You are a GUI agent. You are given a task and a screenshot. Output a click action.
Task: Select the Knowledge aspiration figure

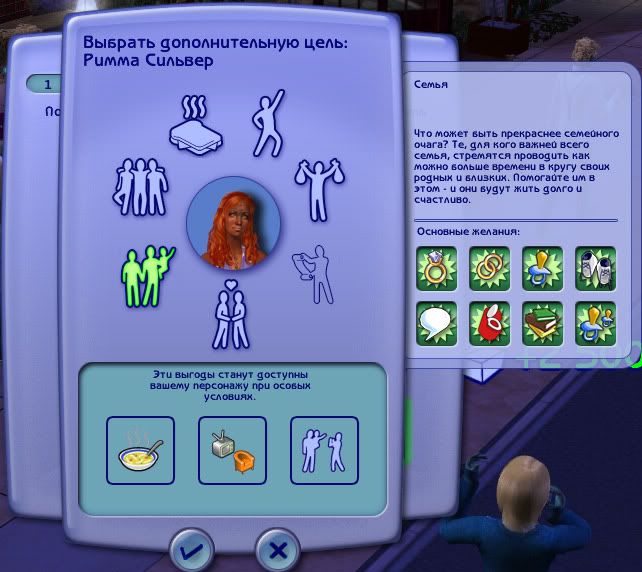pyautogui.click(x=312, y=273)
